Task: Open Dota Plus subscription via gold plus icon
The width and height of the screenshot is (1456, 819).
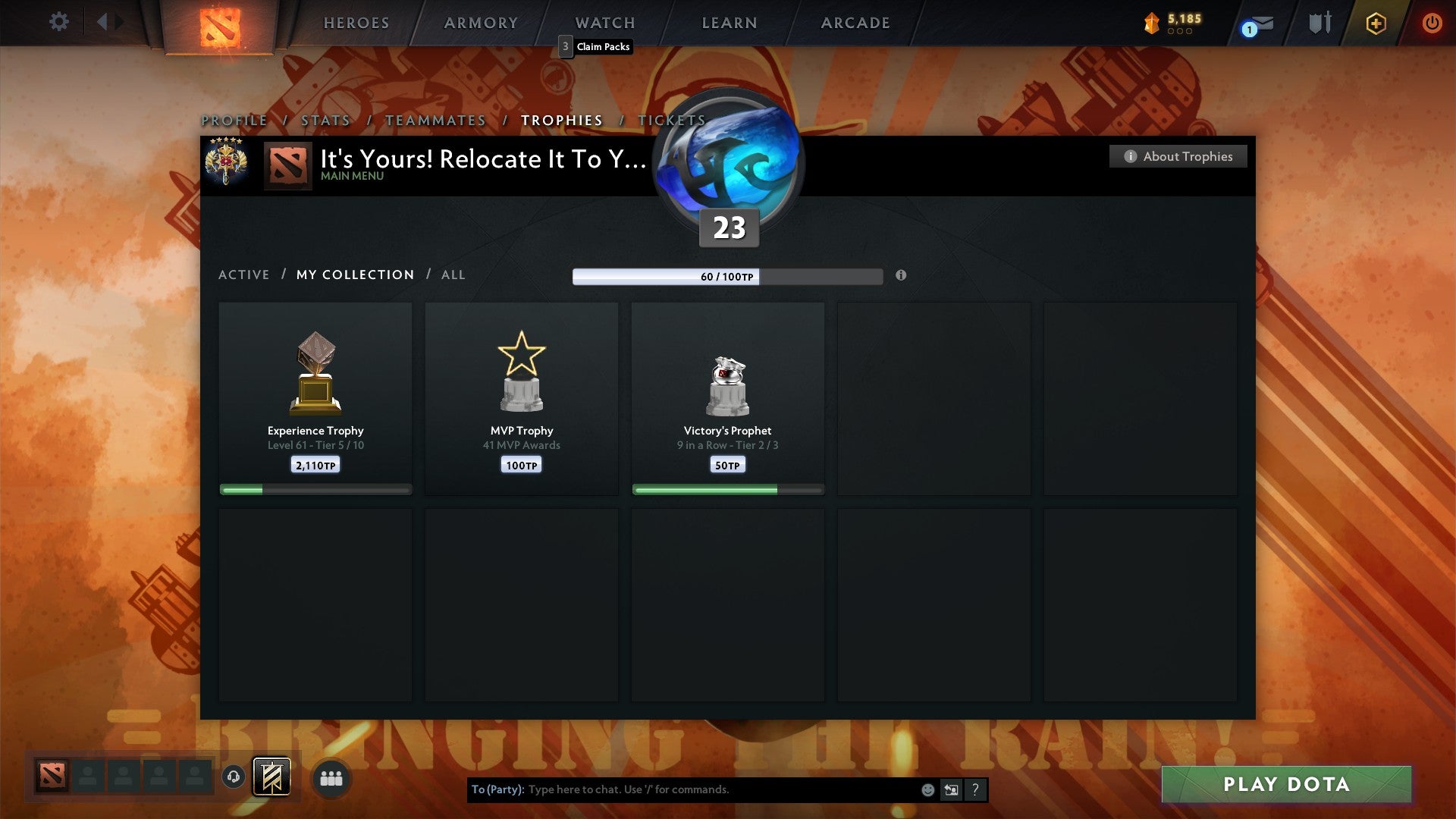Action: coord(1375,23)
